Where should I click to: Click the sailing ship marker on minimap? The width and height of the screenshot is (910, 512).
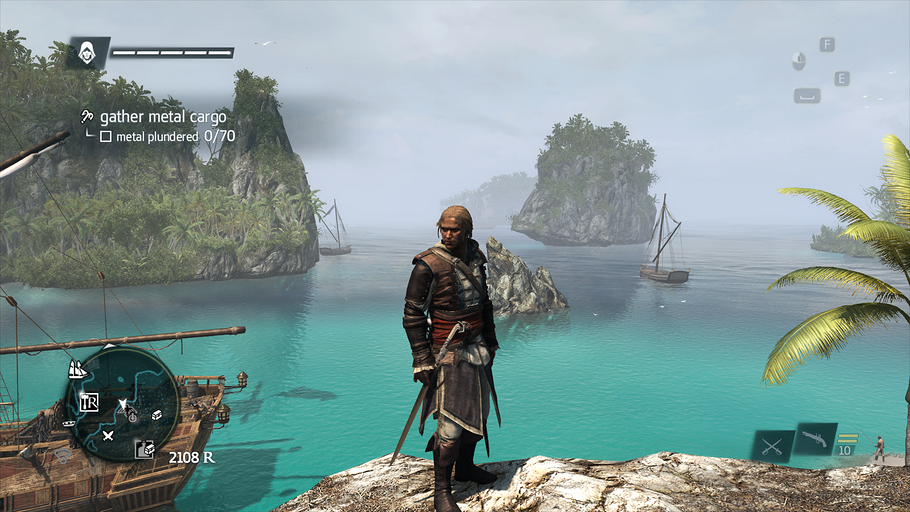[x=77, y=369]
